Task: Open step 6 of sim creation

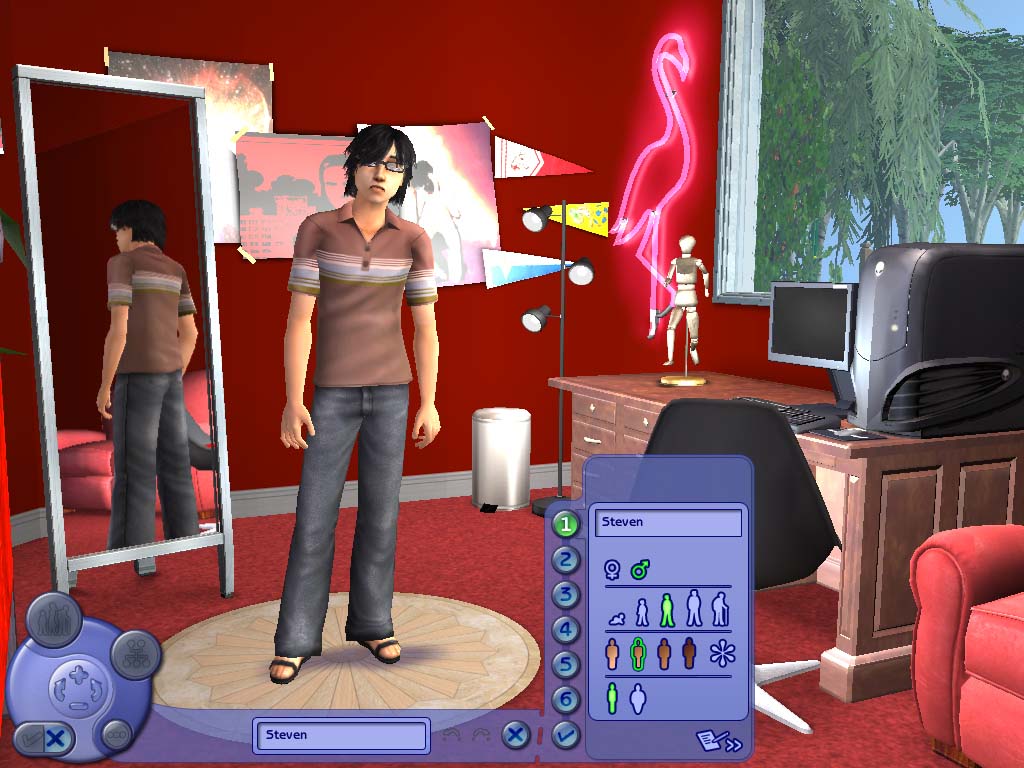Action: (567, 700)
